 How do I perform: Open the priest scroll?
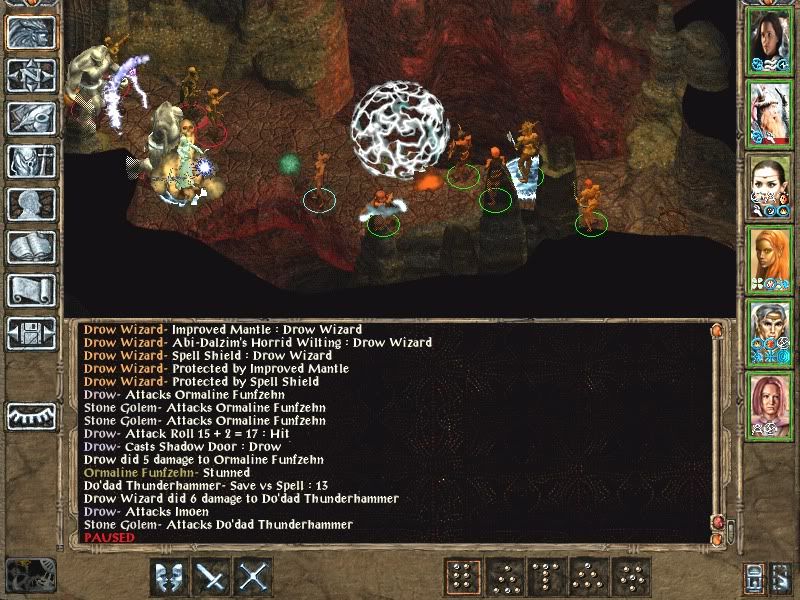[30, 290]
